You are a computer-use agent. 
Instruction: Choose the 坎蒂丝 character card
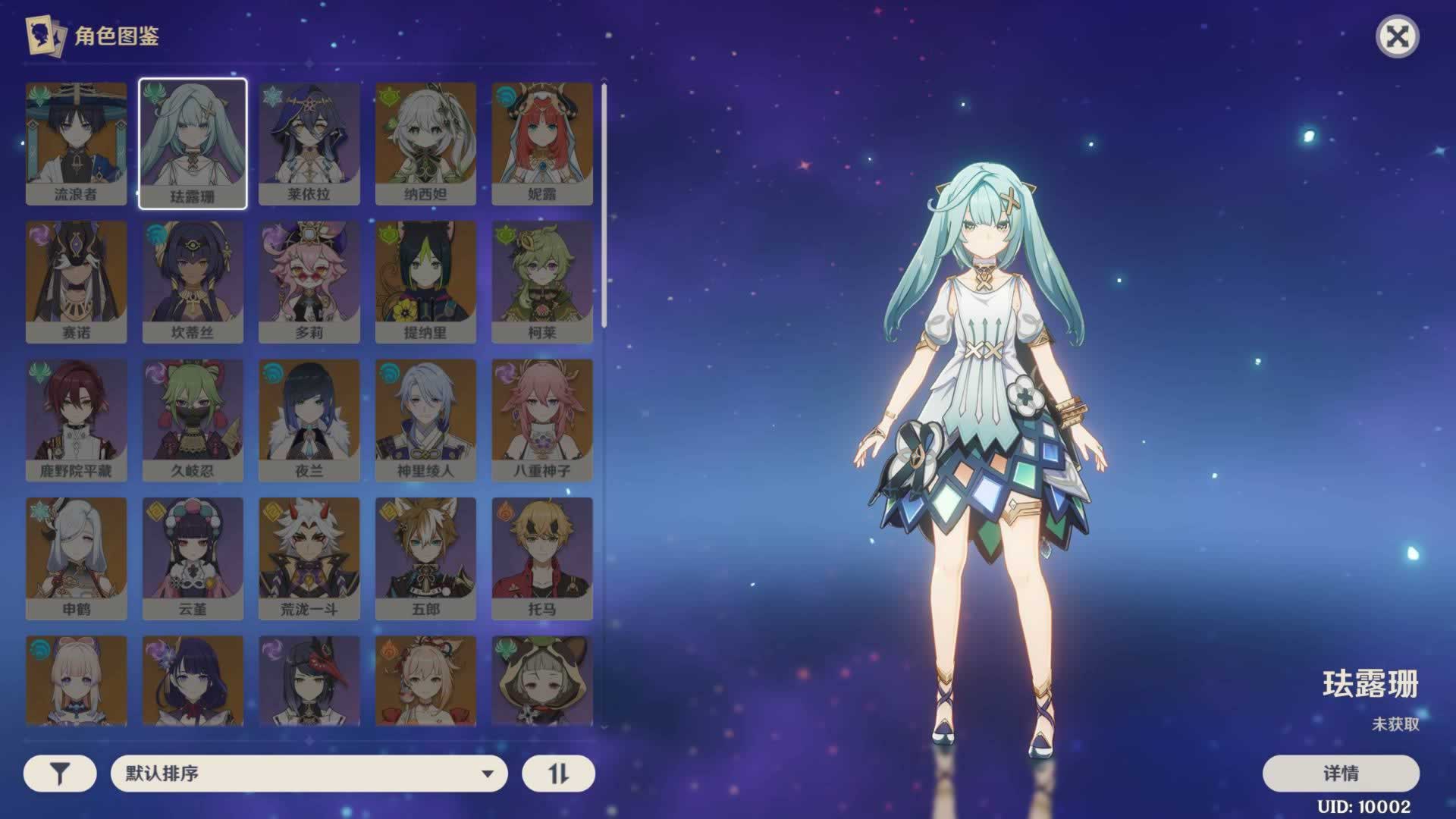coord(193,281)
